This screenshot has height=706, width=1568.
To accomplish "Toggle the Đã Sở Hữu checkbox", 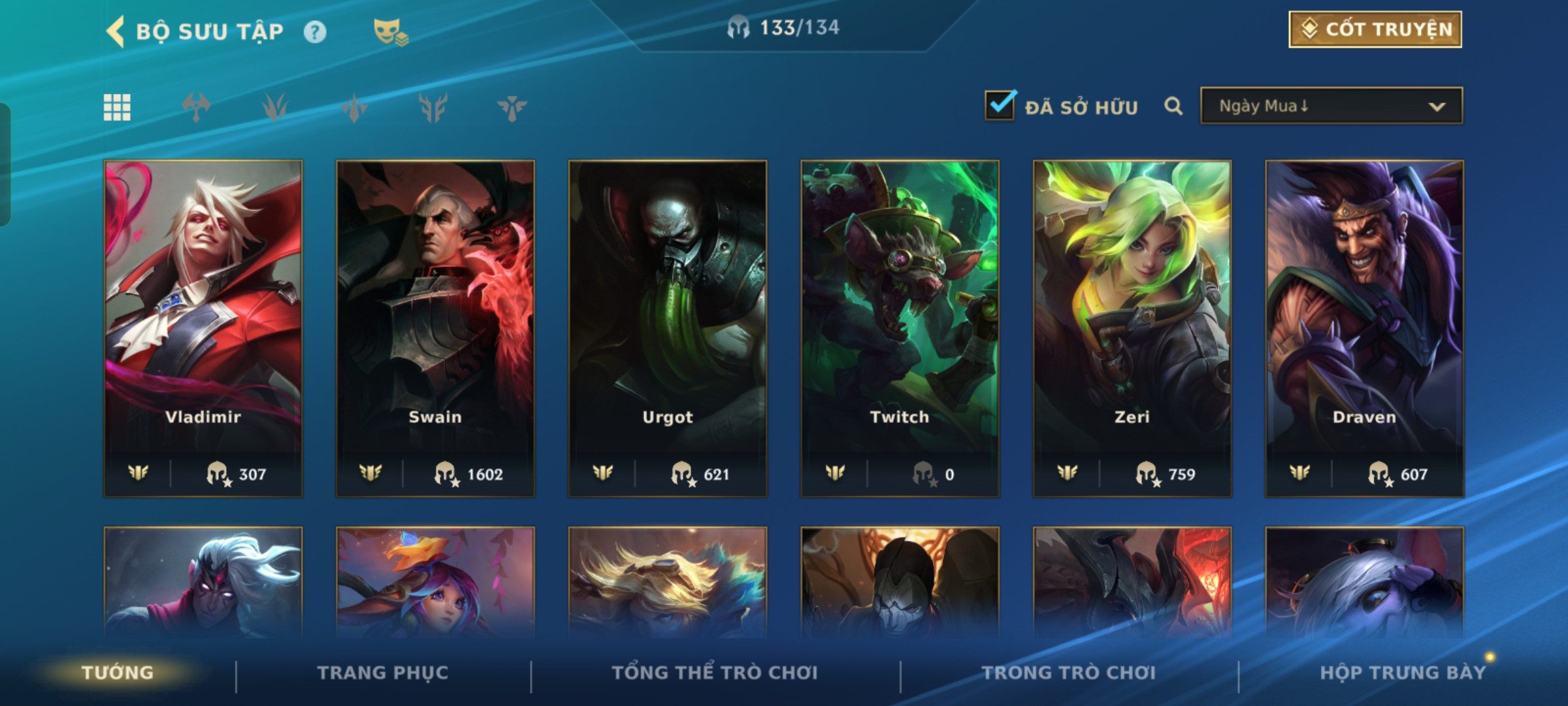I will 1000,106.
